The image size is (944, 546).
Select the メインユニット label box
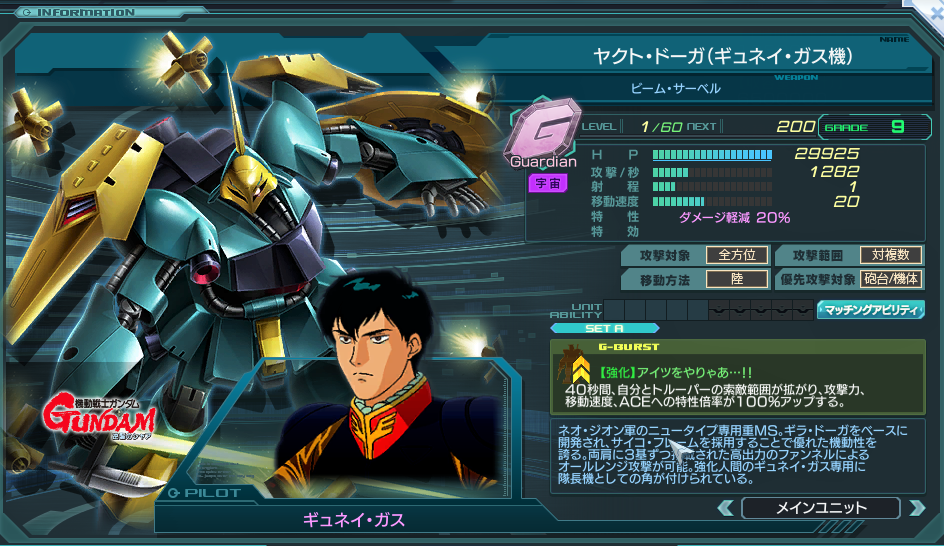(821, 508)
